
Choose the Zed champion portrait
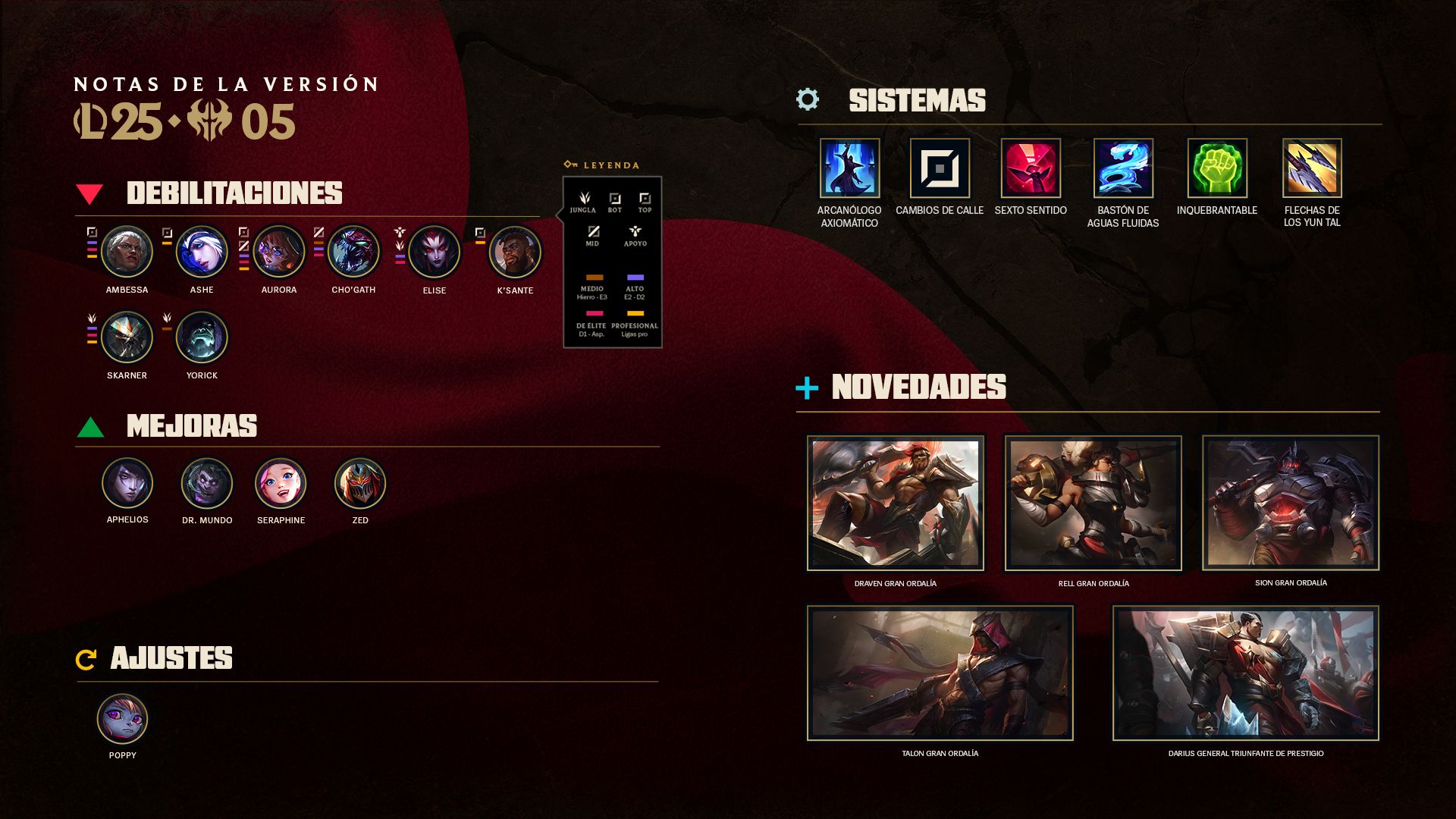[360, 484]
